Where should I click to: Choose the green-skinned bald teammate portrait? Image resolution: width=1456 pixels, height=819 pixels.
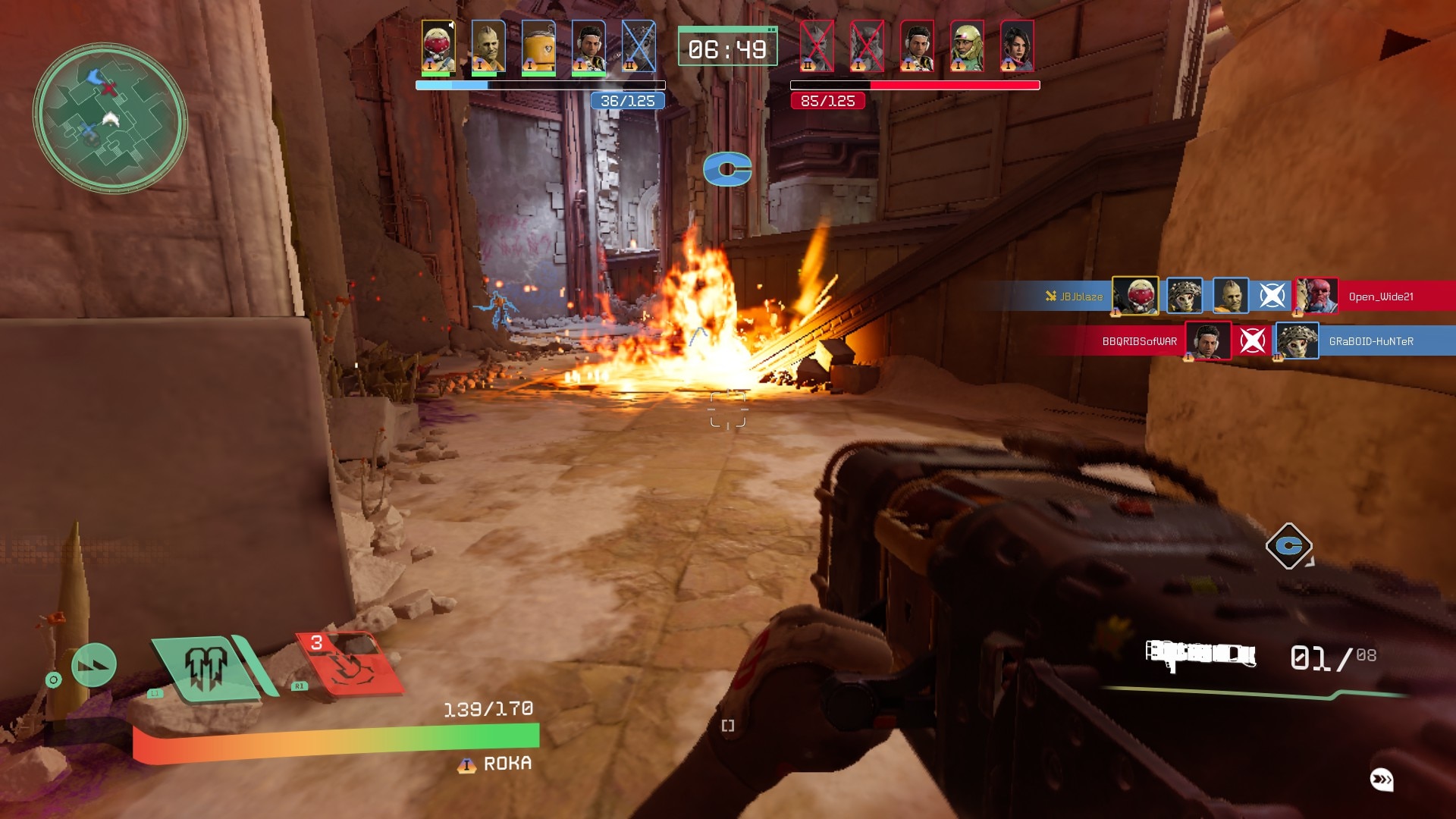[488, 46]
